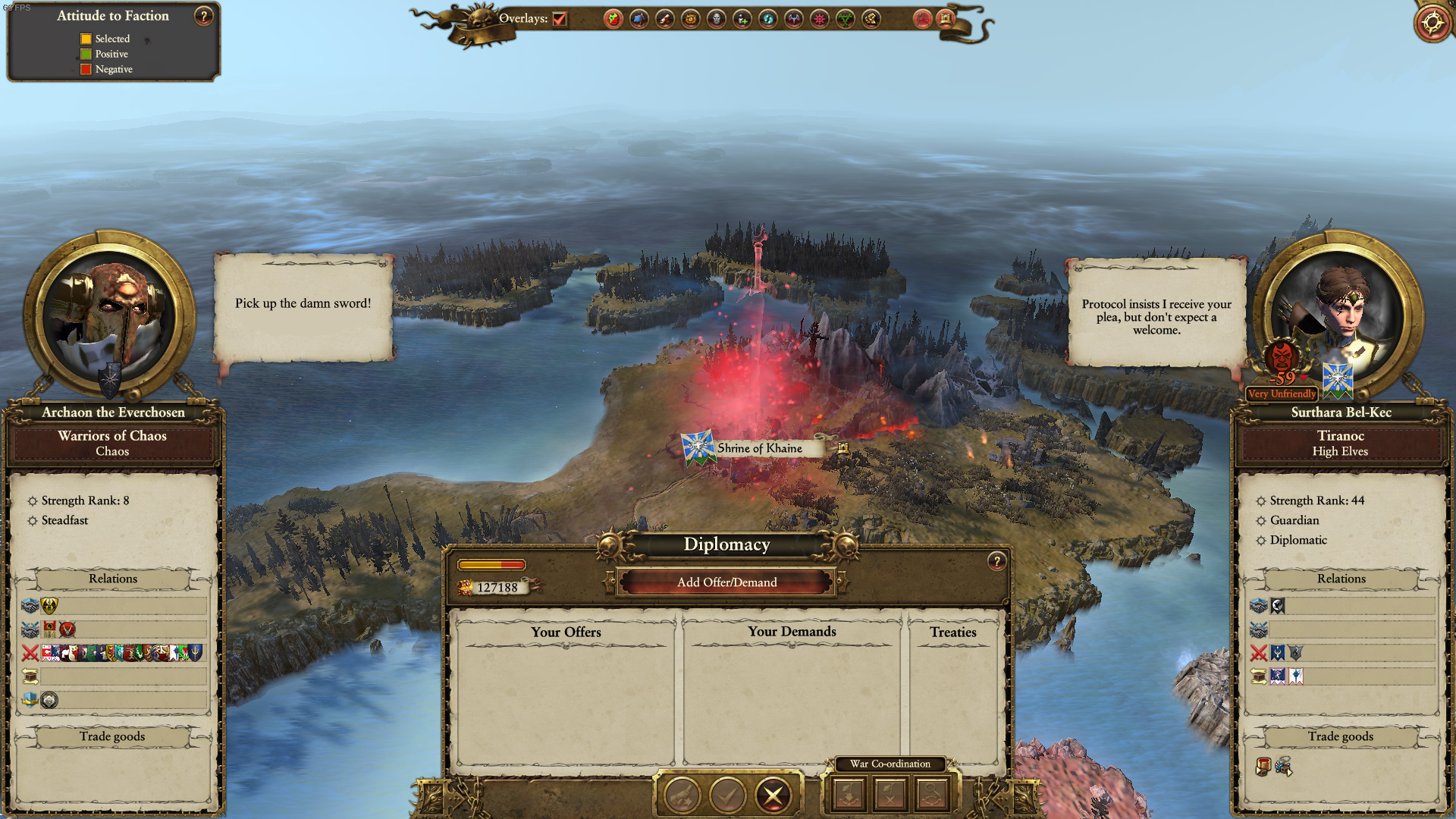Toggle the Overlays checkbox
This screenshot has width=1456, height=819.
(x=560, y=19)
